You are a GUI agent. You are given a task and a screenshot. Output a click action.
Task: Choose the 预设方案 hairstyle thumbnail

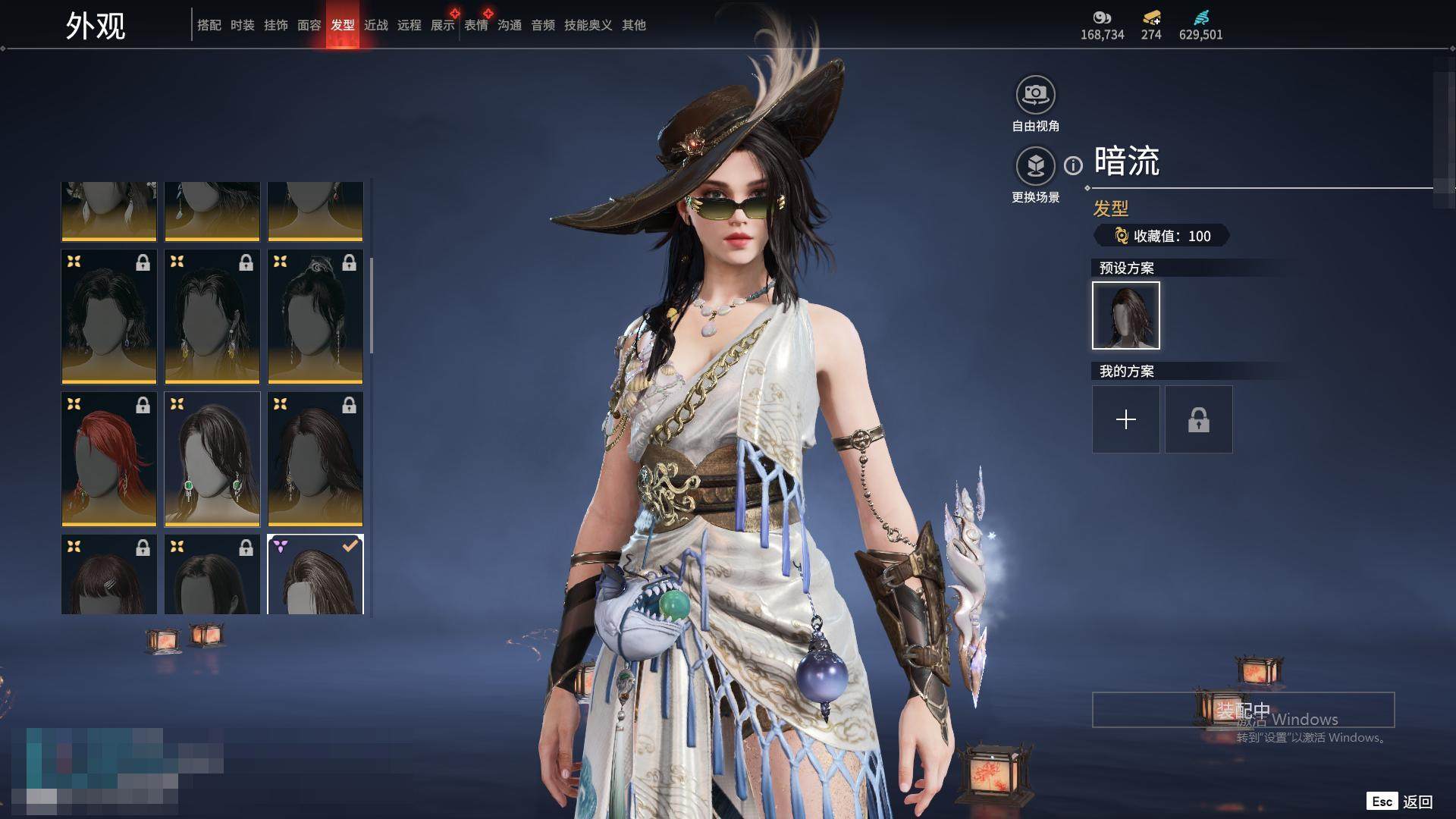click(1126, 315)
